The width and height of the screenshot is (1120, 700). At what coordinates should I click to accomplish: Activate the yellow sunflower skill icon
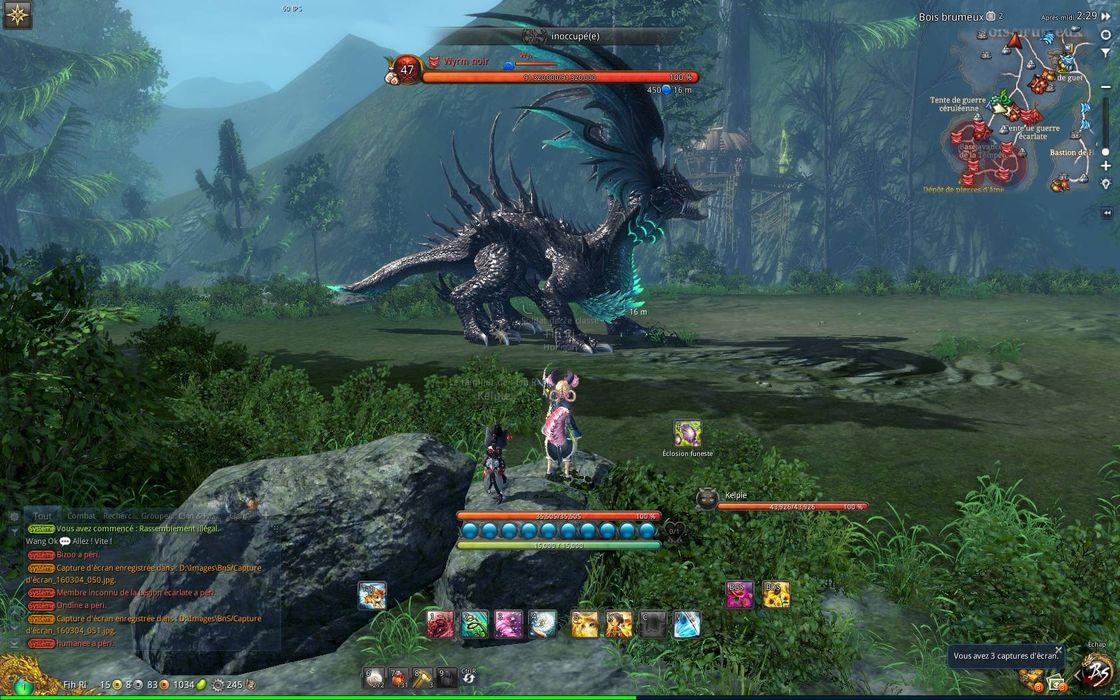[776, 595]
